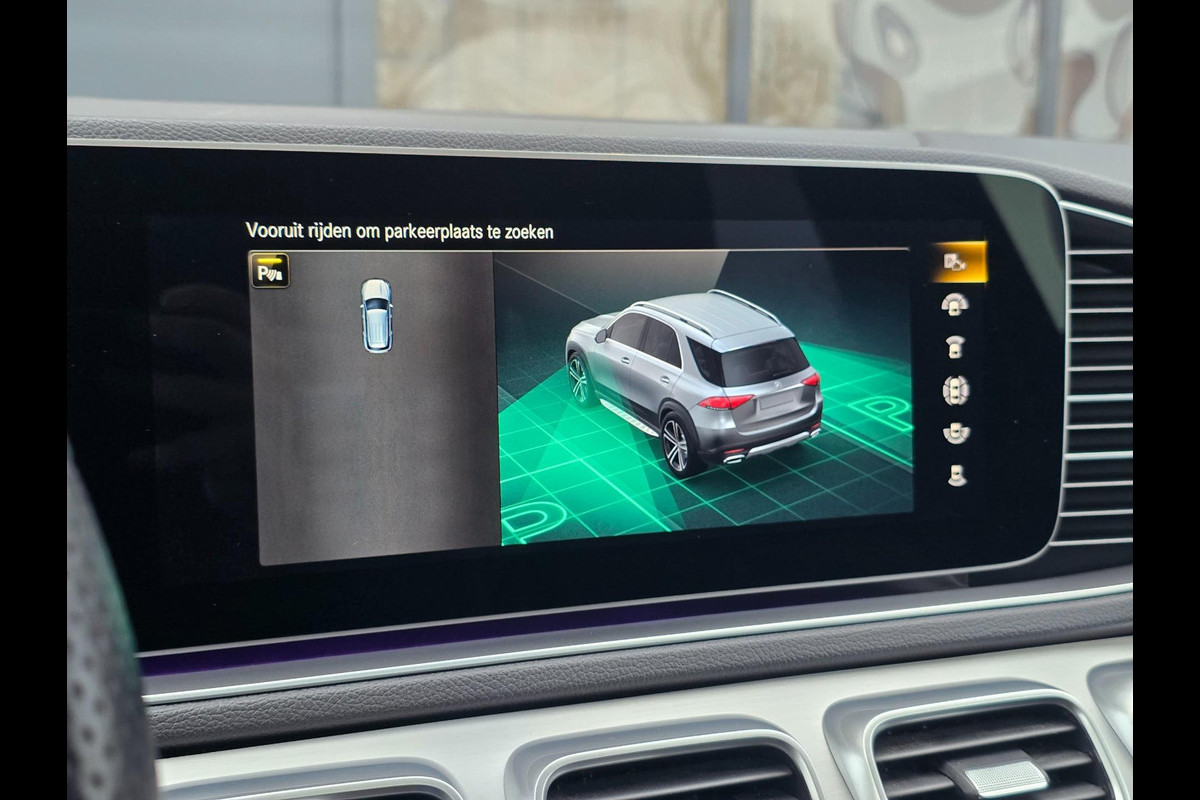Switch to the wide front camera view icon
Image resolution: width=1200 pixels, height=800 pixels.
(x=956, y=304)
